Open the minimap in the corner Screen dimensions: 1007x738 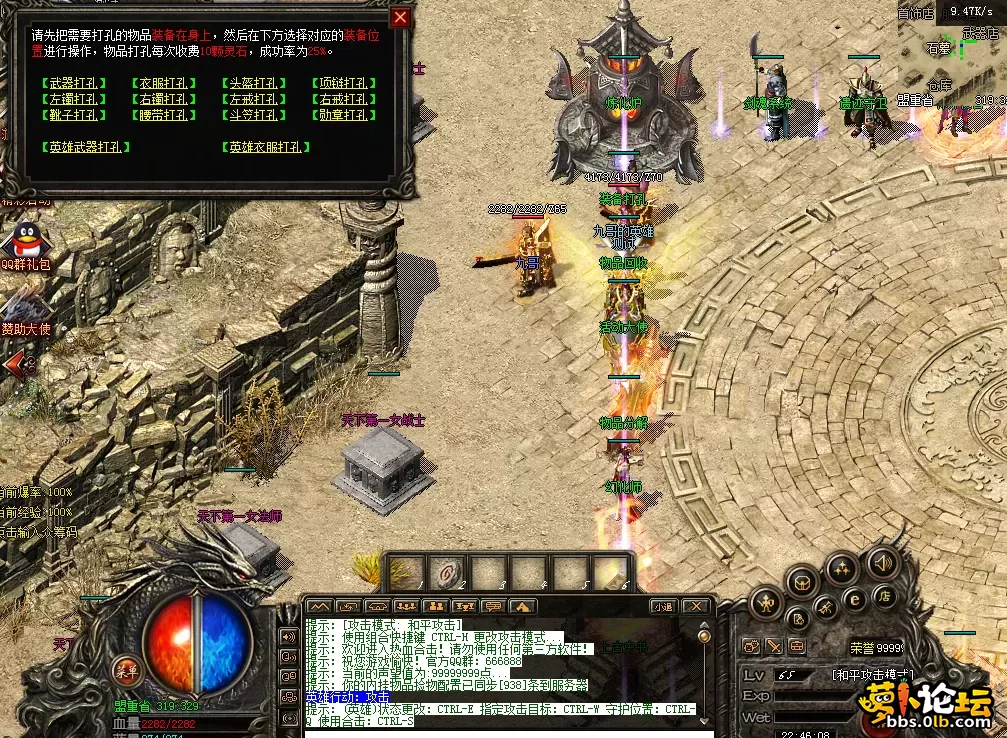click(x=952, y=50)
